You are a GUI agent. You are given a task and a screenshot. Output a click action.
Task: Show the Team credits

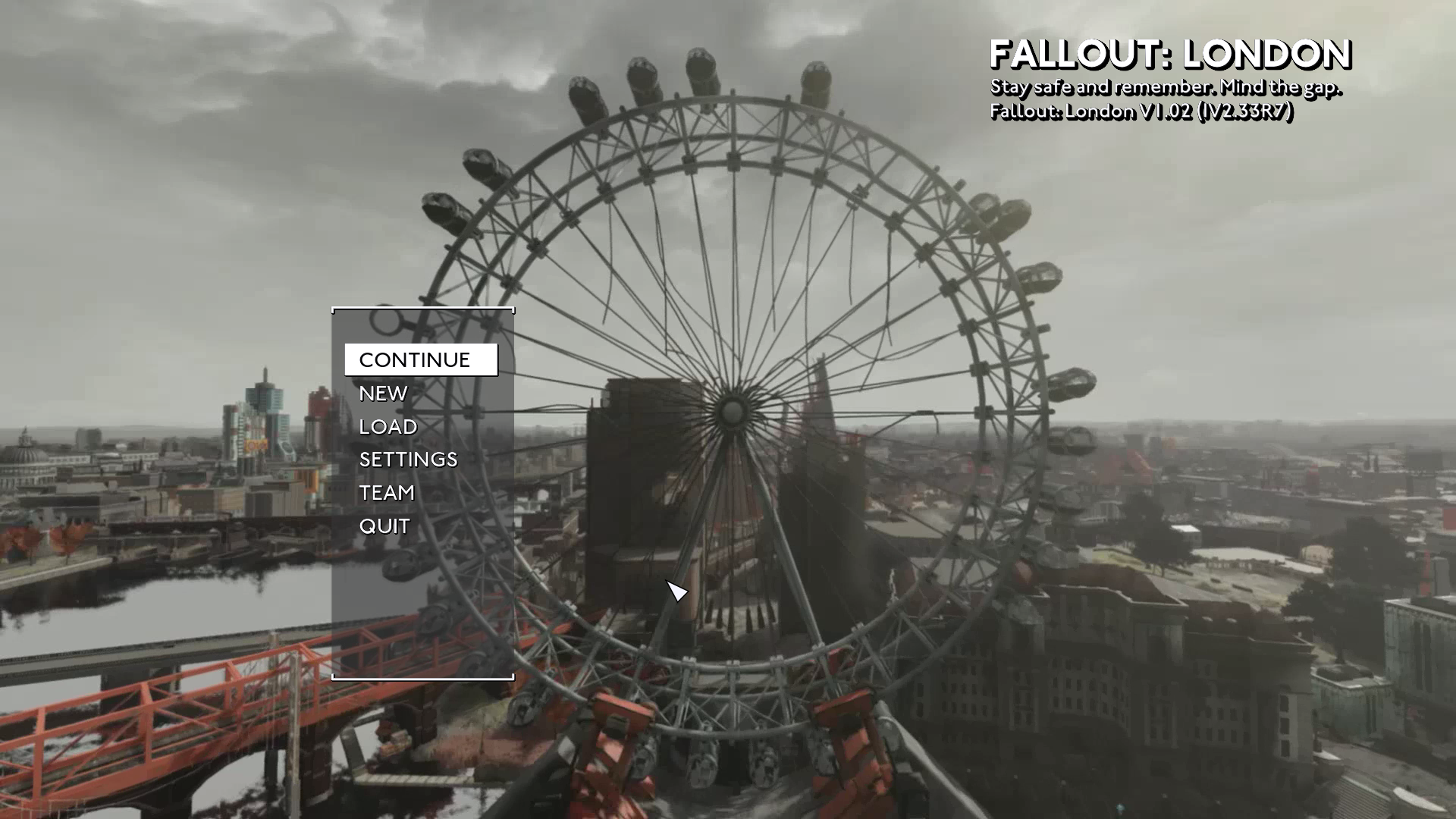tap(387, 493)
